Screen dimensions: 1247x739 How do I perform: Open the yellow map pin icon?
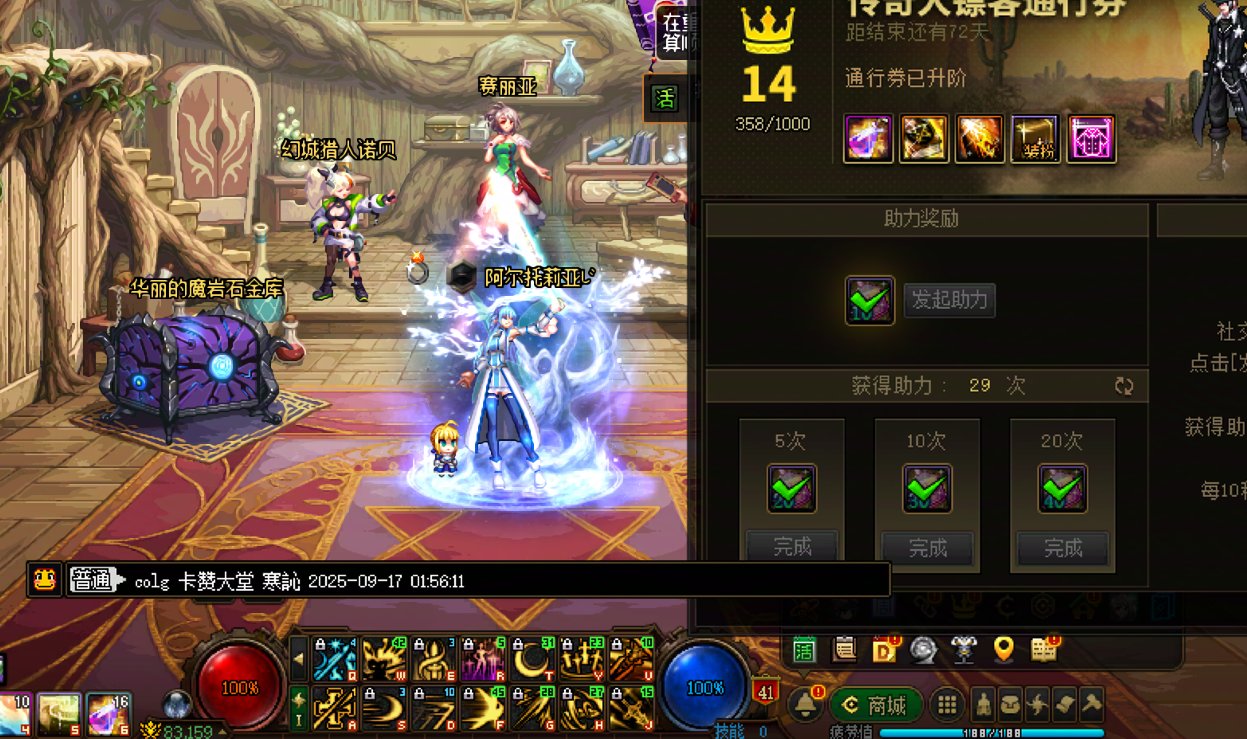pos(1003,650)
